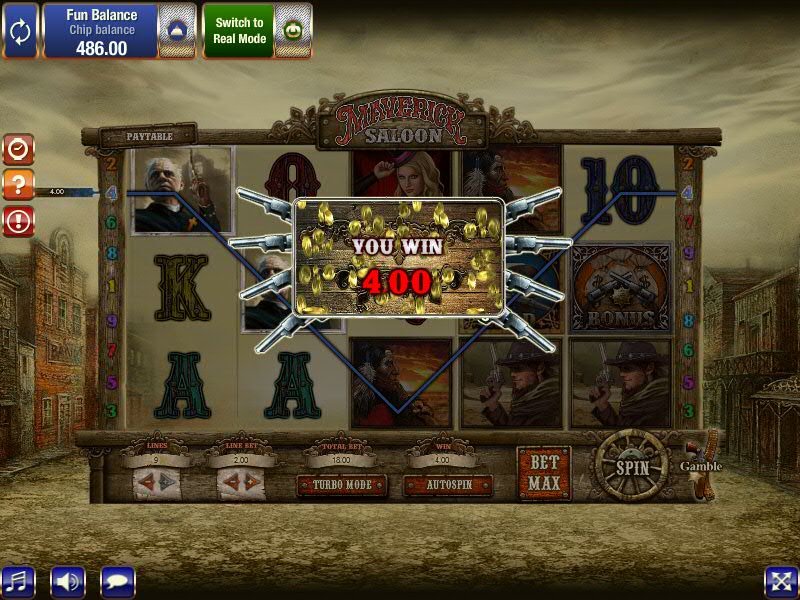Screen dimensions: 800x600
Task: Enable TURBO MODE
Action: pos(342,485)
